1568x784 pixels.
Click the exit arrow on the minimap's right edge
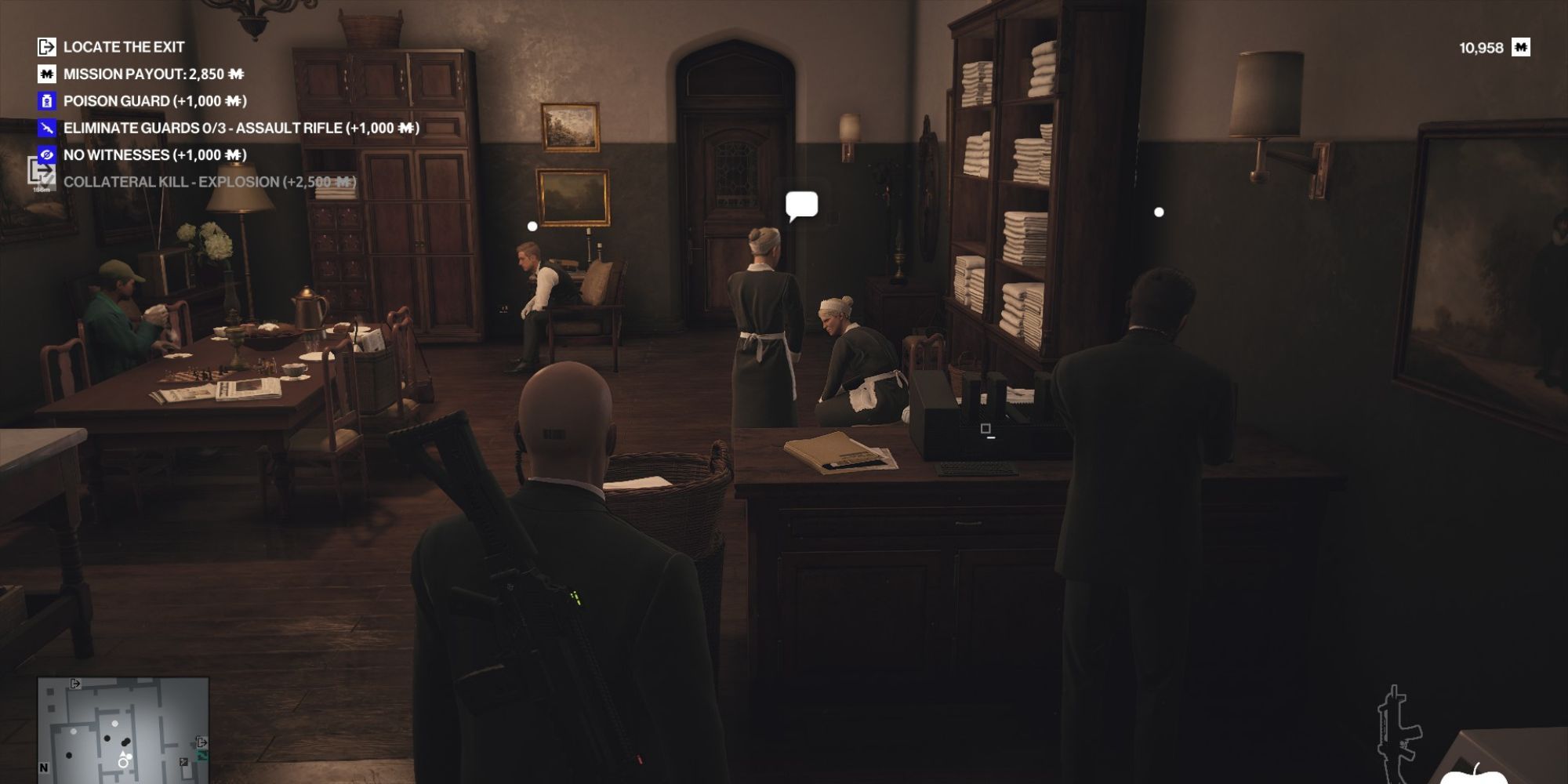click(x=202, y=743)
